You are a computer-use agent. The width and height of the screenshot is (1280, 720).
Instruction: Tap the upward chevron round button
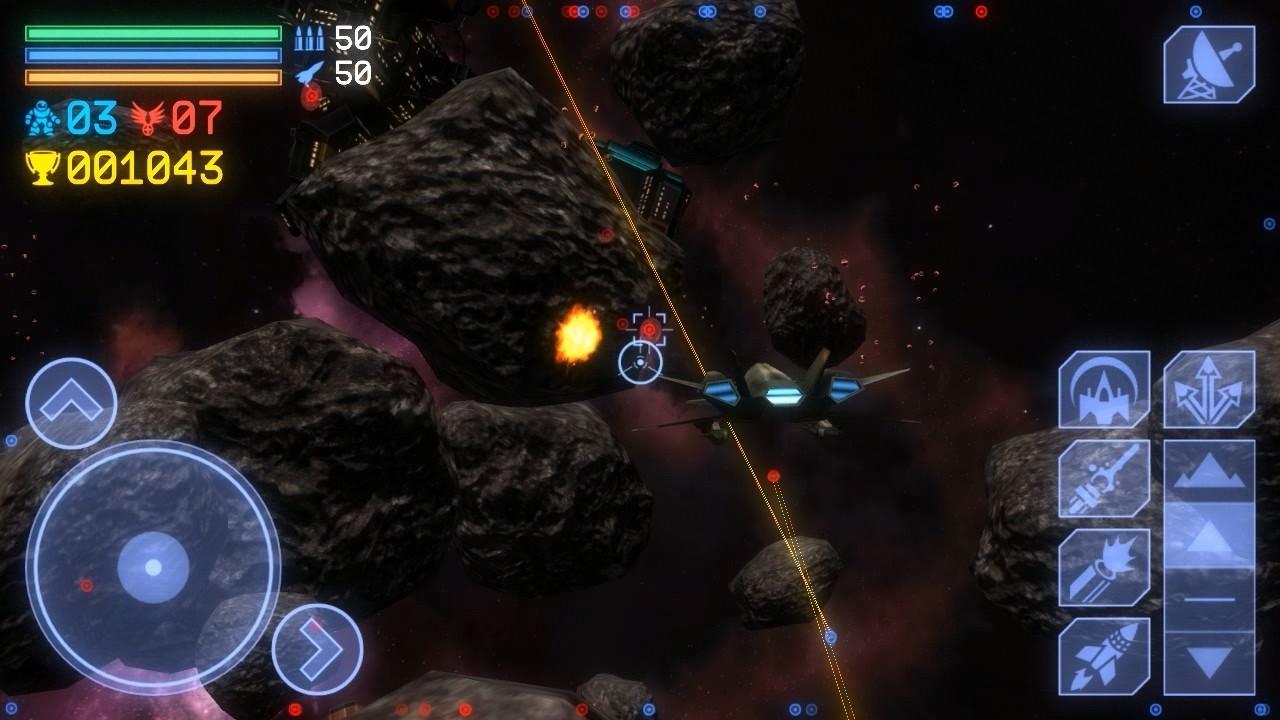[x=71, y=403]
